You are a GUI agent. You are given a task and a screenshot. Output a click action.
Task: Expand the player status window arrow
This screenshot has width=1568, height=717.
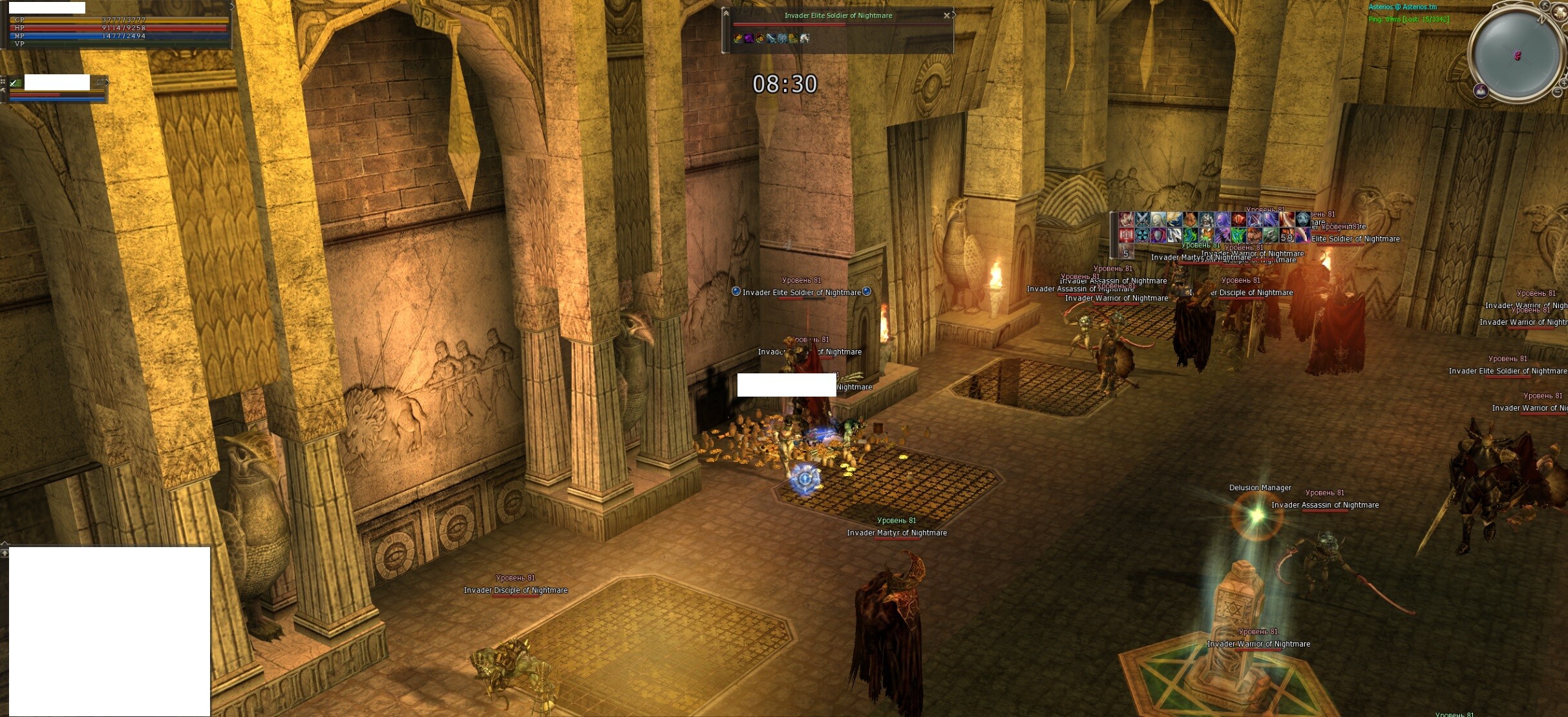(232, 7)
